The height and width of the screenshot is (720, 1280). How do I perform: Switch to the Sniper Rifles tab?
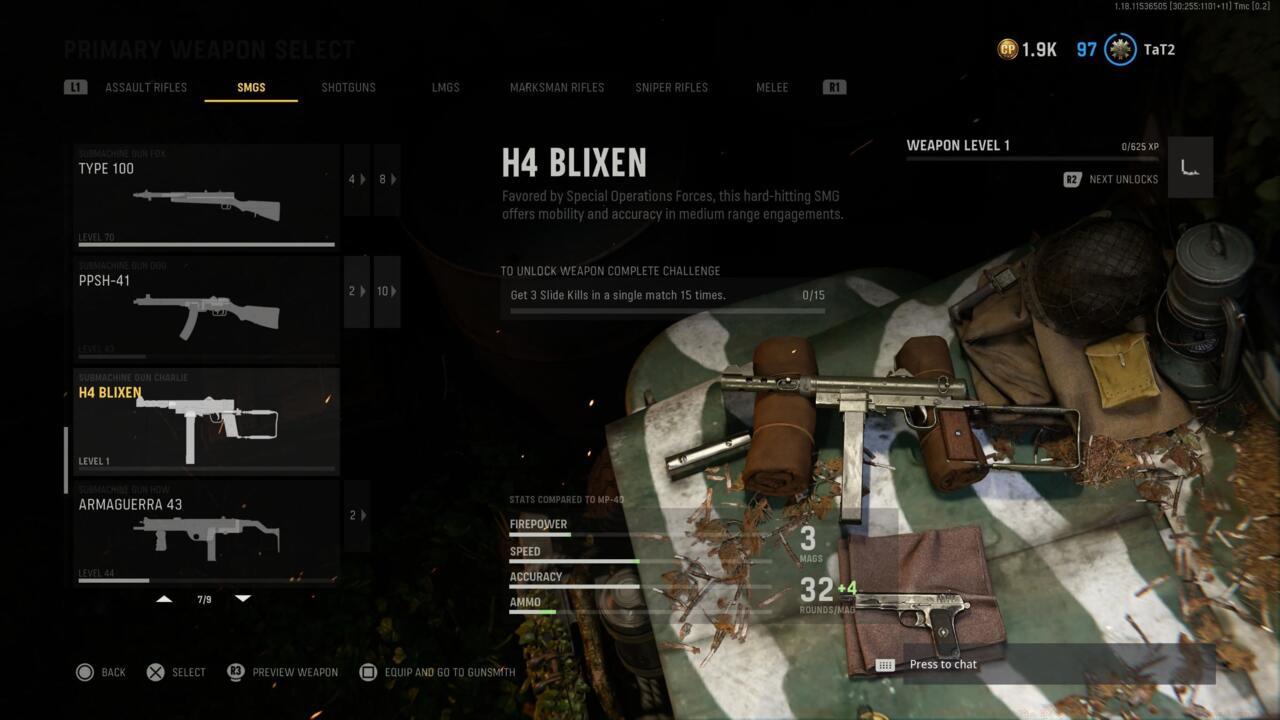[x=670, y=87]
